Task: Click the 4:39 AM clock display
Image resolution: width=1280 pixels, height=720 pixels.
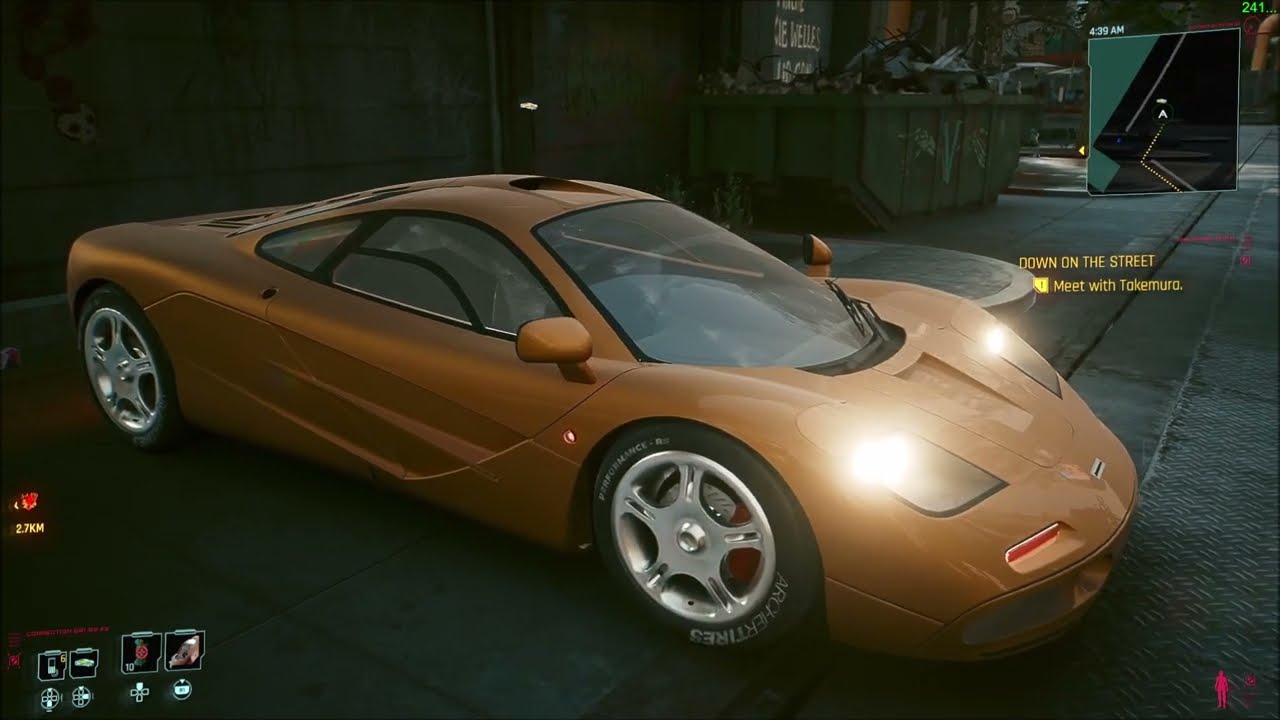Action: 1107,31
